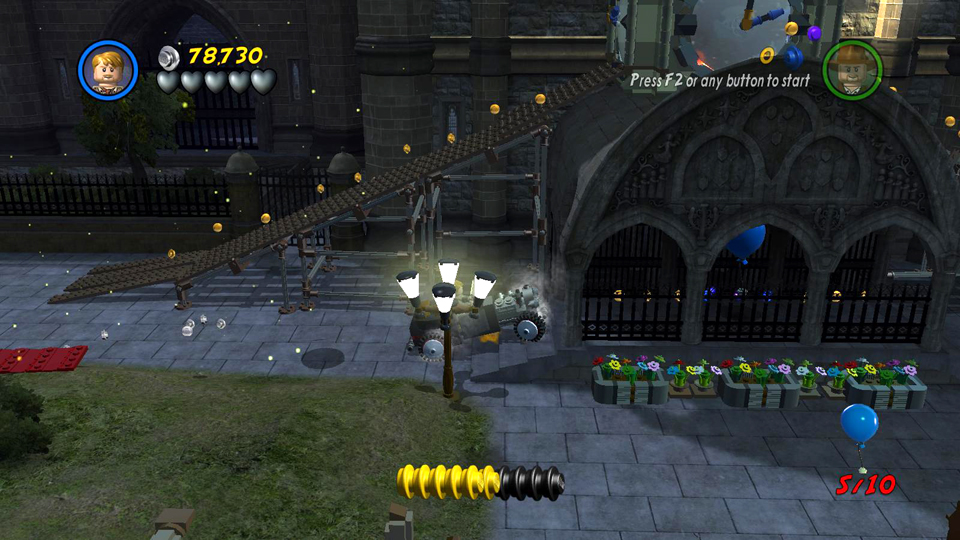Image resolution: width=960 pixels, height=540 pixels.
Task: Click the player two character portrait
Action: pos(851,69)
